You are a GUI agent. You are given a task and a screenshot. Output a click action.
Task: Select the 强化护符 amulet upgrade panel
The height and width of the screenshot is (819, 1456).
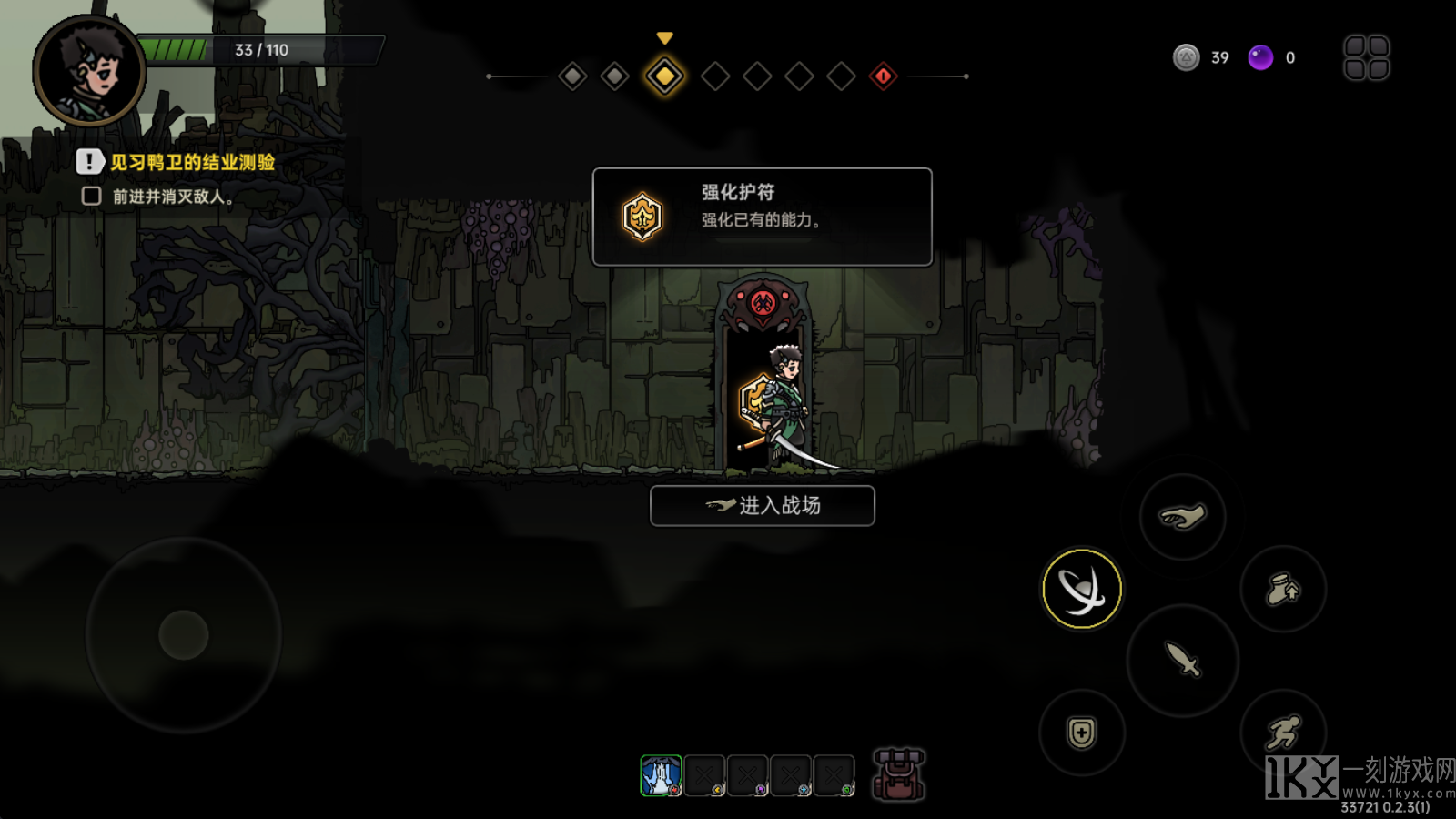coord(762,217)
